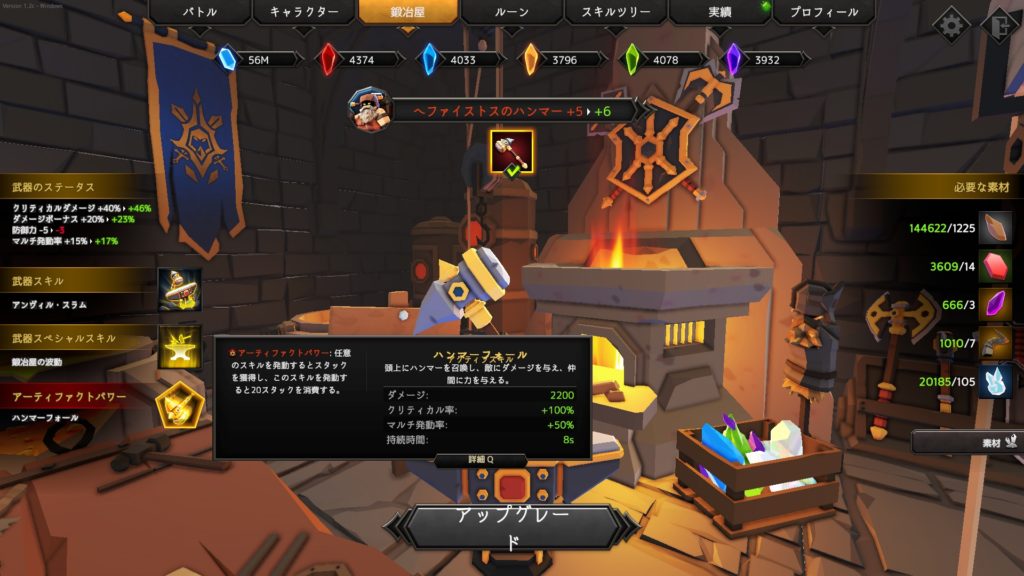This screenshot has width=1024, height=576.
Task: Show the 実績 tab
Action: click(x=720, y=13)
